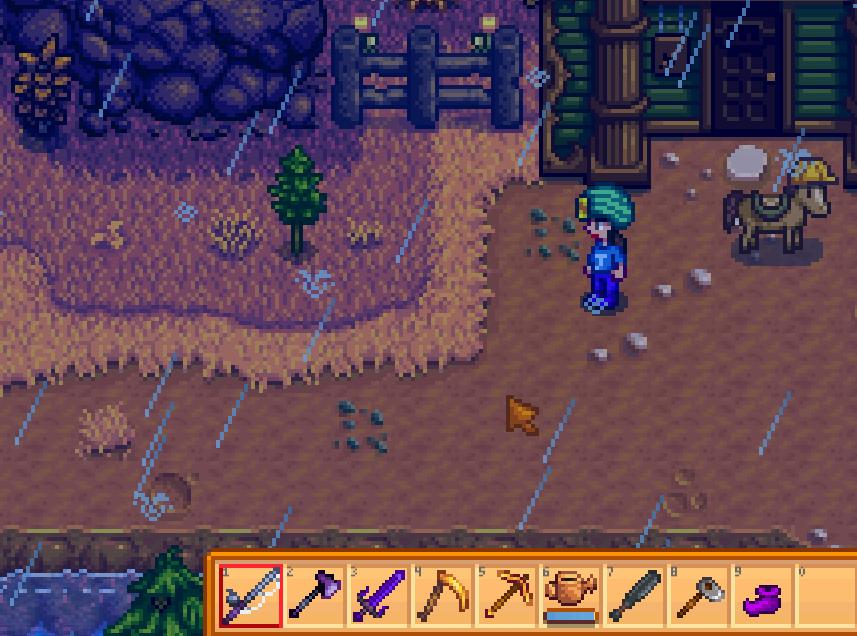
Task: Select the dark club weapon in slot 7
Action: (634, 596)
